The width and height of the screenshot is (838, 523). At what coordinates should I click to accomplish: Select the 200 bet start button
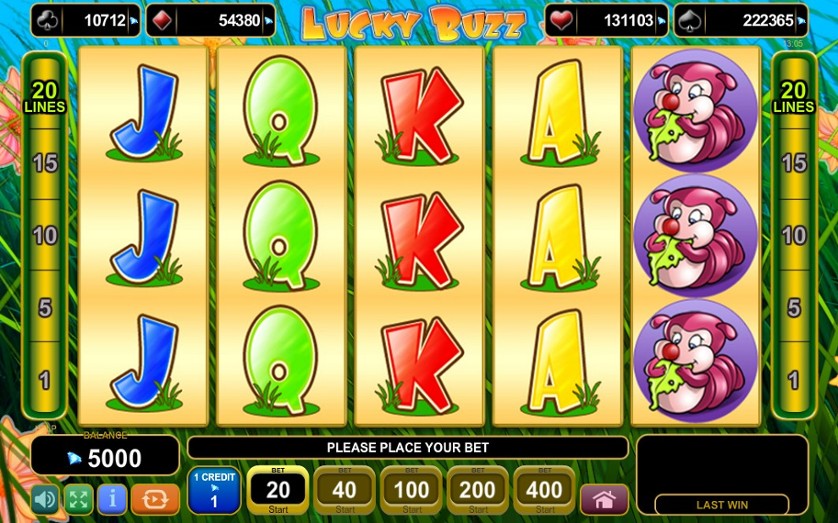point(478,490)
